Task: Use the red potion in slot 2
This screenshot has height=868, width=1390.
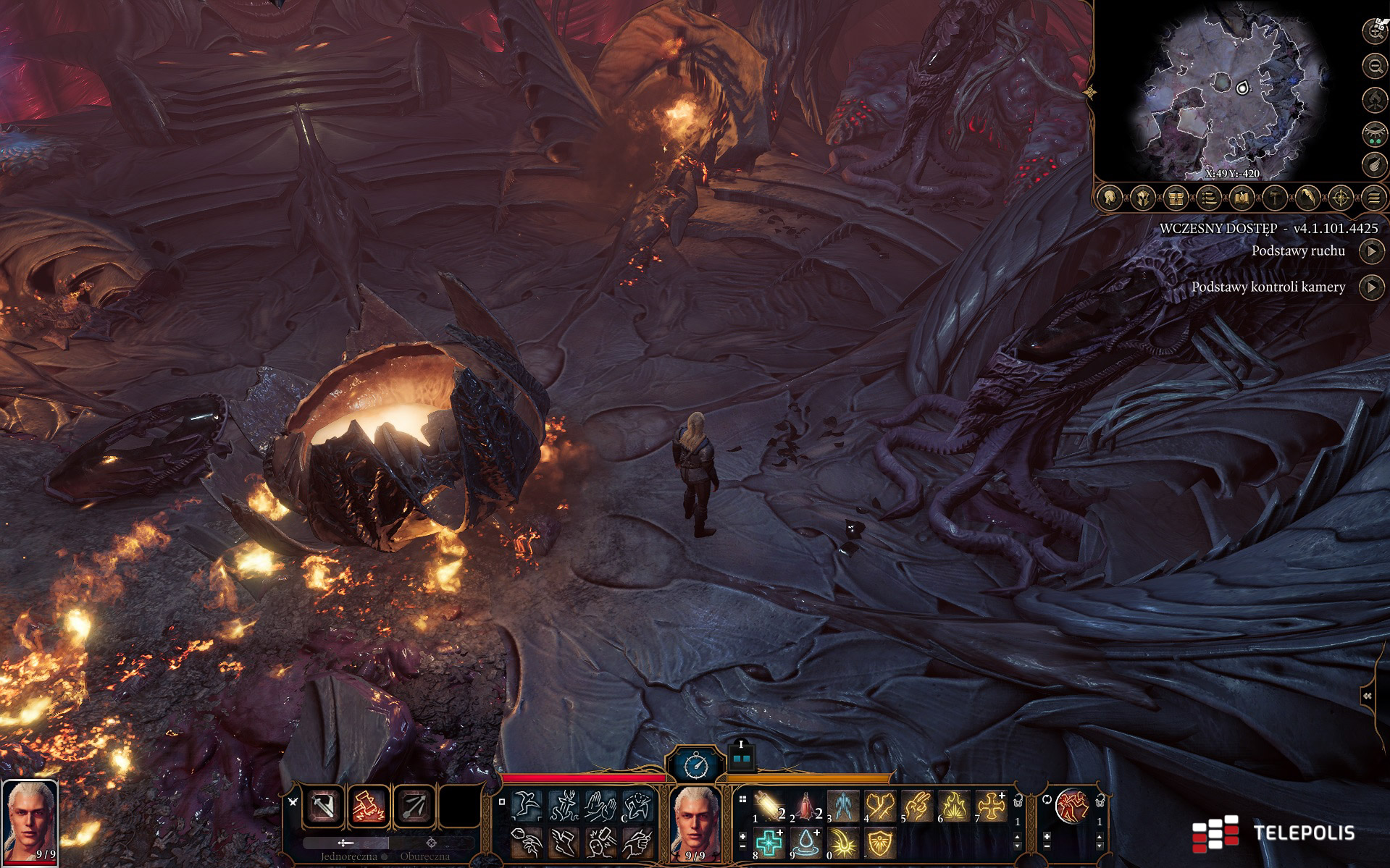Action: (805, 806)
